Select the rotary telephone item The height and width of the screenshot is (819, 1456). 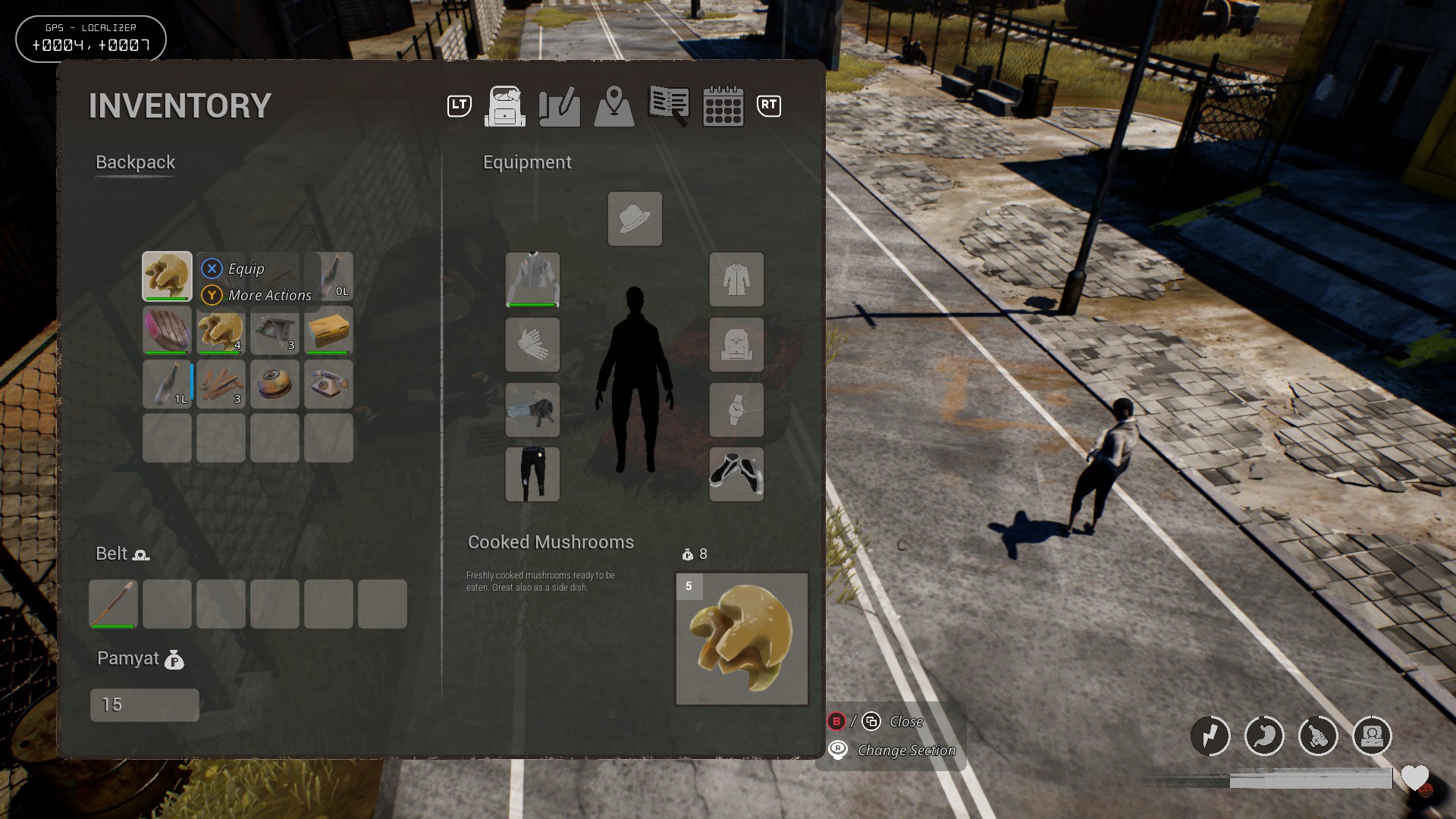click(328, 384)
